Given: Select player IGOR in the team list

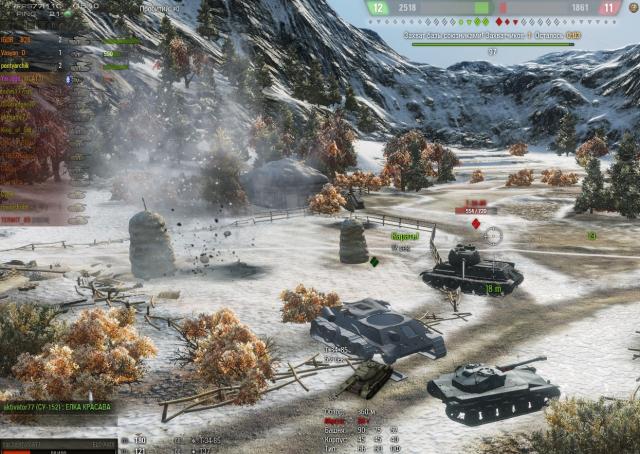Looking at the screenshot, I should click(16, 40).
